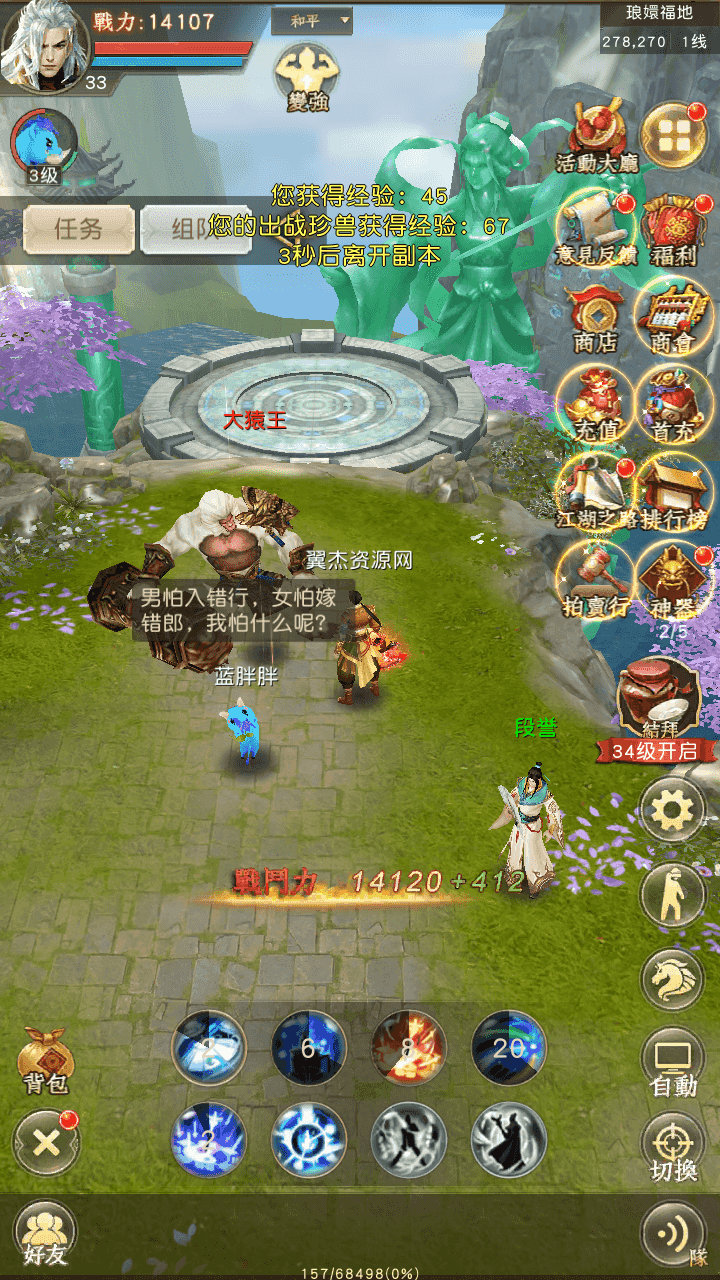The width and height of the screenshot is (720, 1280).
Task: Switch to the 任务 quest tab
Action: 78,229
